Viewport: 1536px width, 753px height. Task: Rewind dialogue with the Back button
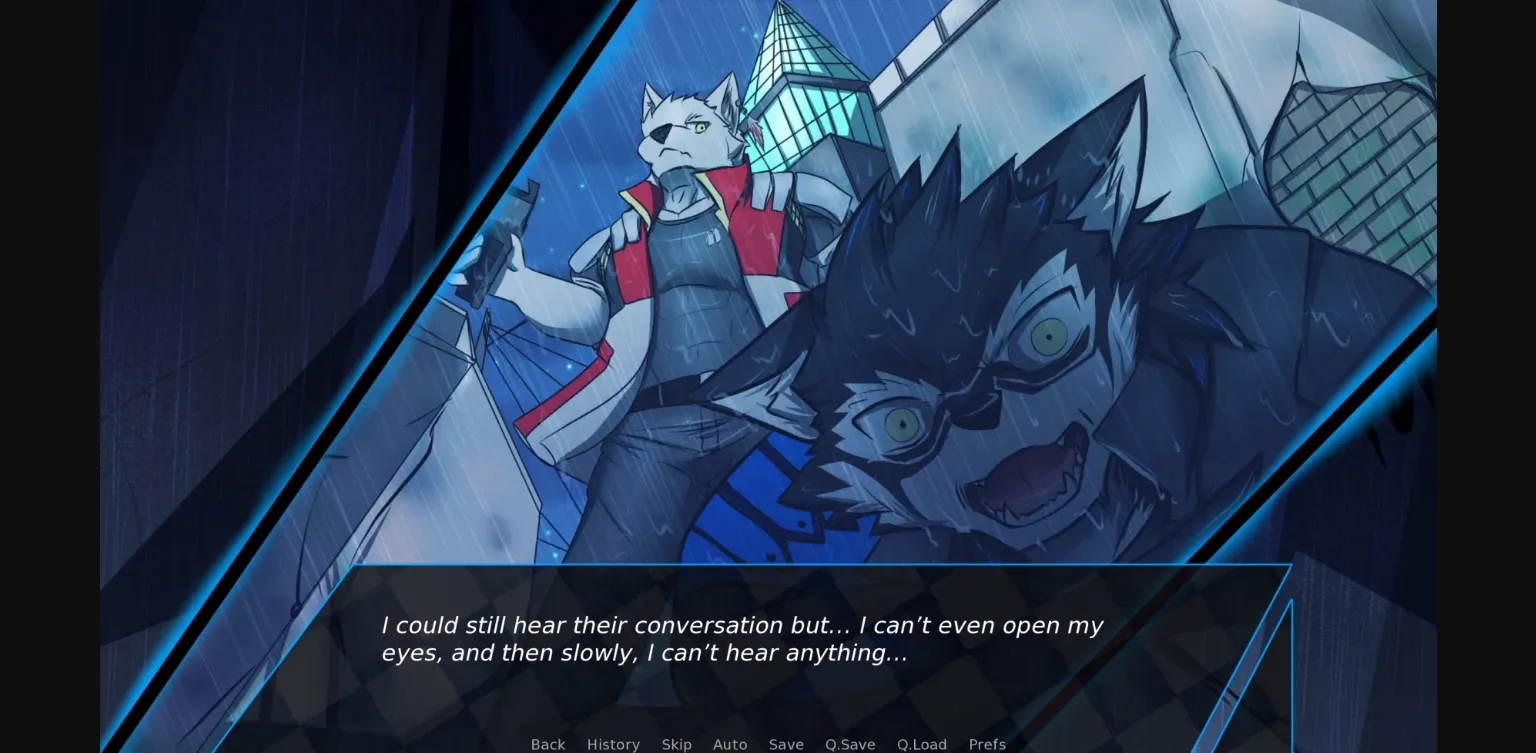(547, 744)
